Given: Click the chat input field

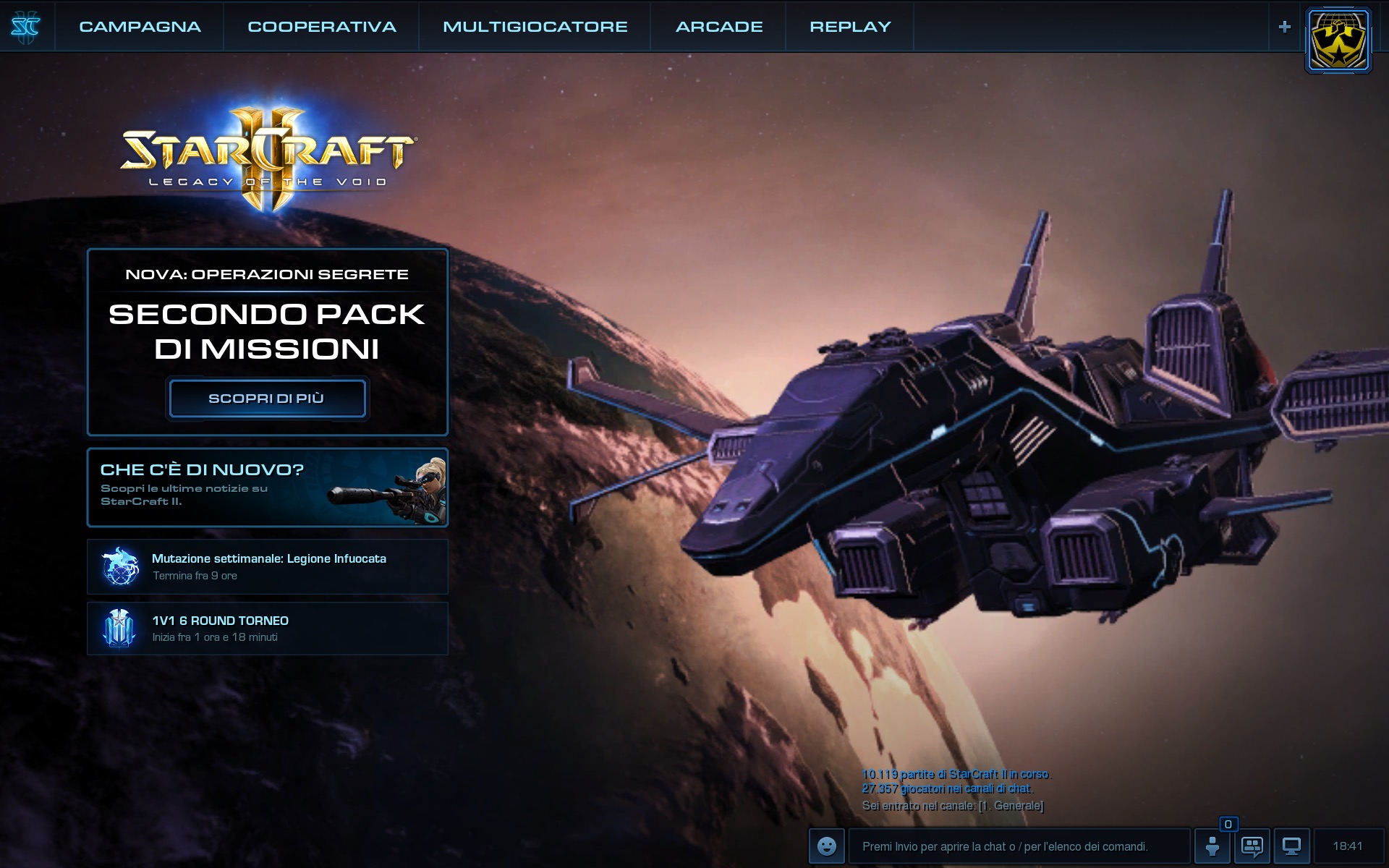Looking at the screenshot, I should [1019, 846].
